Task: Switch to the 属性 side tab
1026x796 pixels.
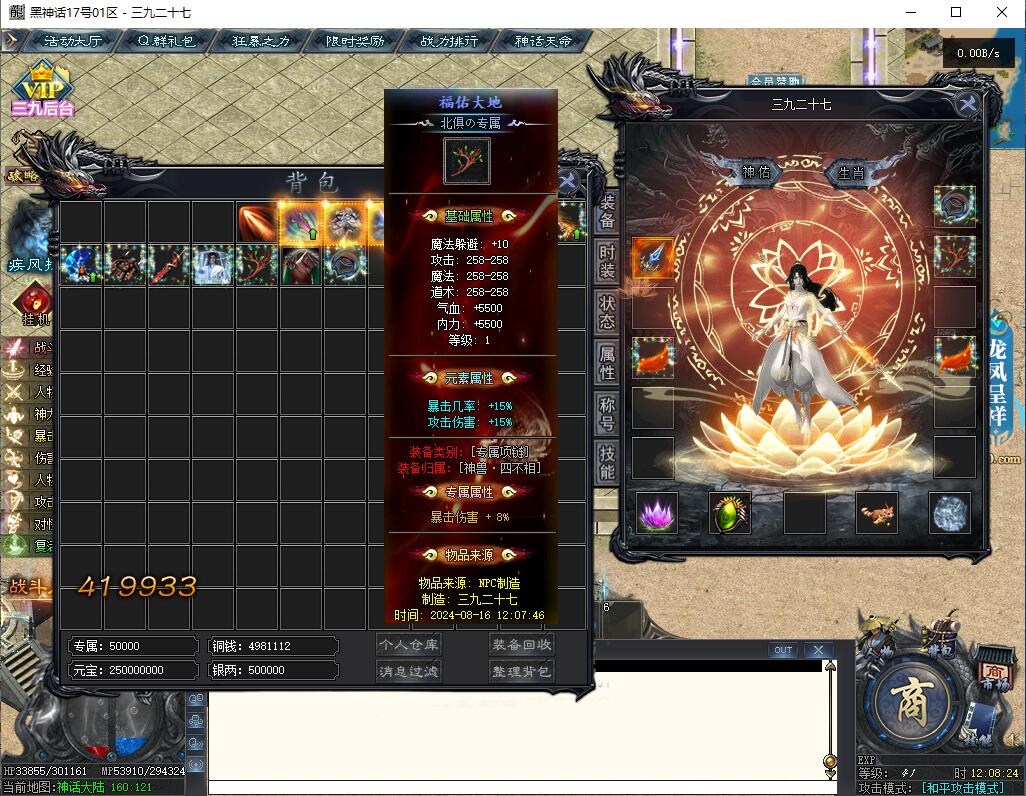Action: (607, 362)
